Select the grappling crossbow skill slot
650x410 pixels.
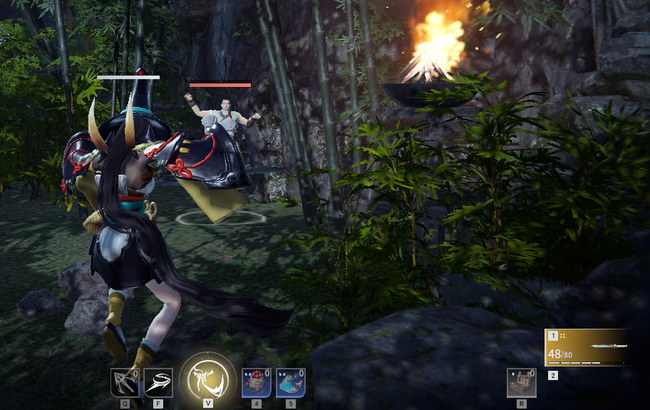(125, 382)
